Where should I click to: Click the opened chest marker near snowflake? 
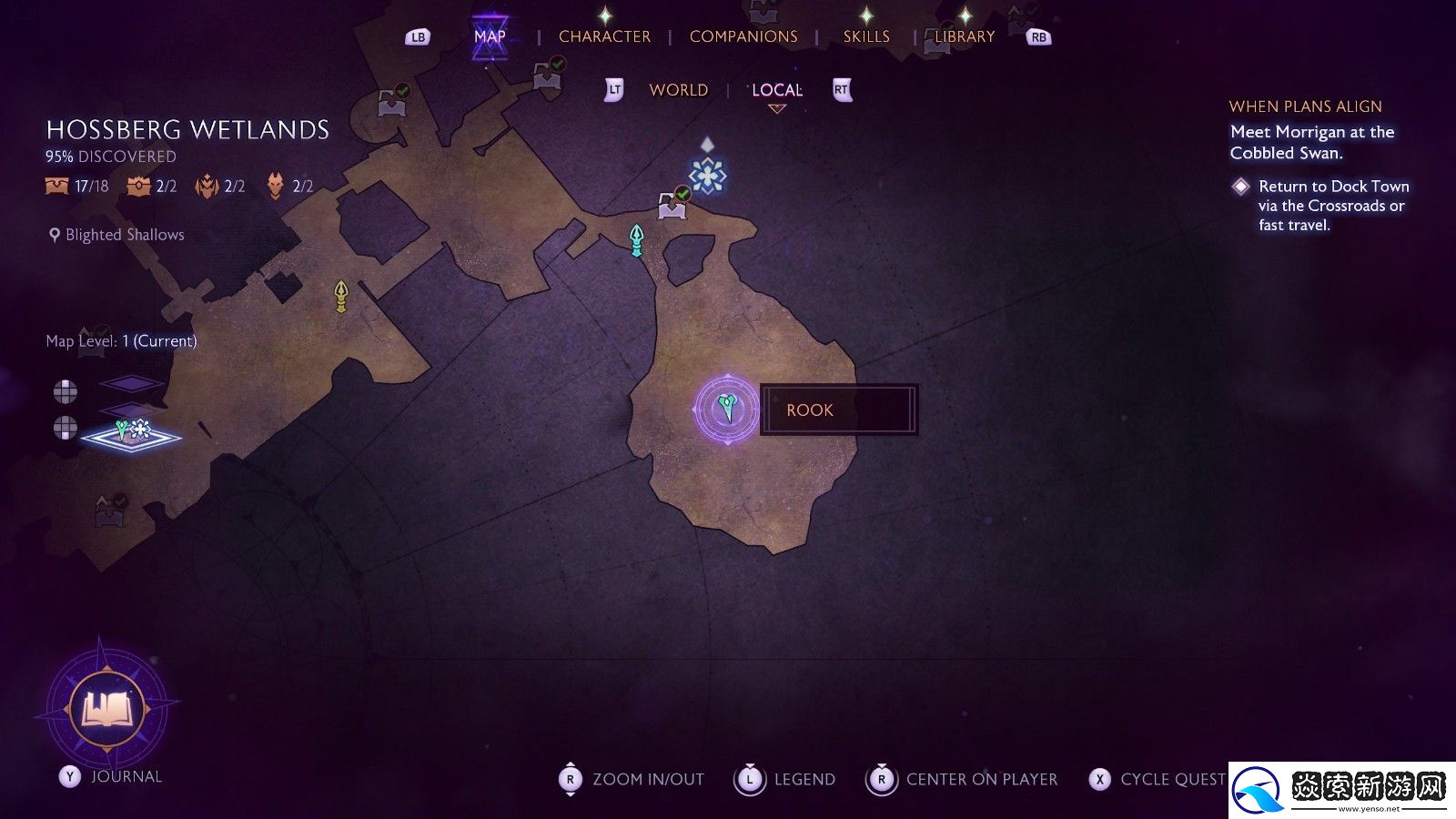(672, 205)
